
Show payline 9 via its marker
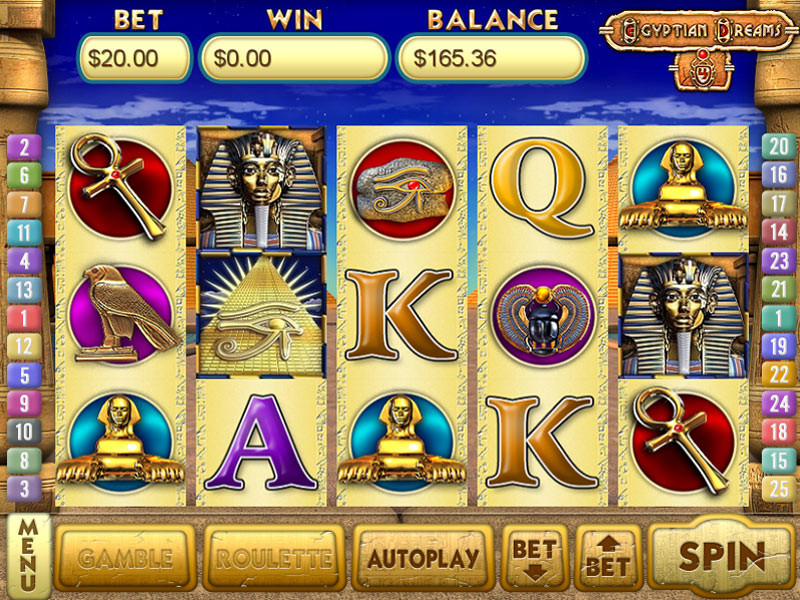point(24,404)
